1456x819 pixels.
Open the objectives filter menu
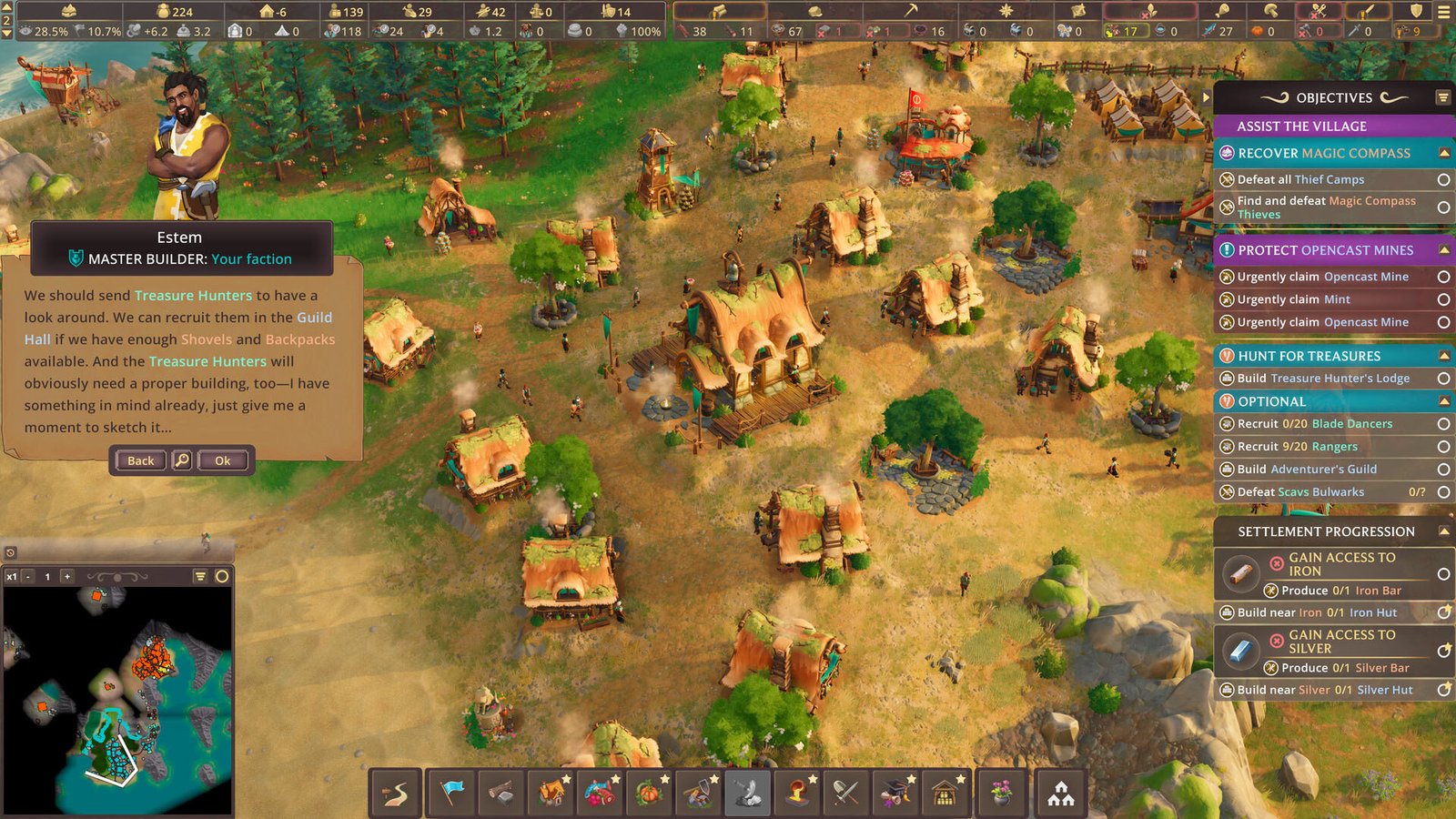tap(1441, 97)
